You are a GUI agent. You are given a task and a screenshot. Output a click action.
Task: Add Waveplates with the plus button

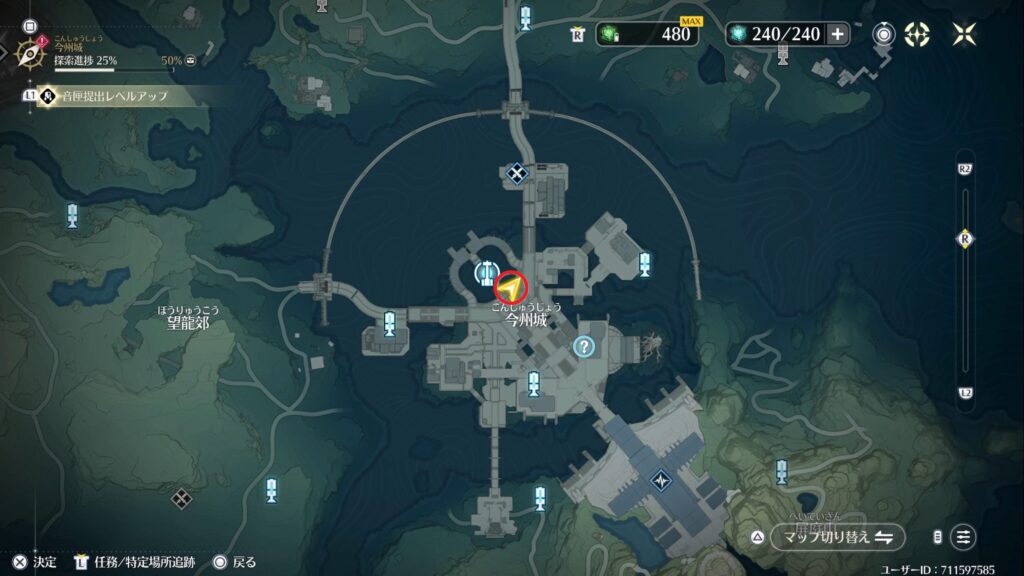click(x=837, y=34)
